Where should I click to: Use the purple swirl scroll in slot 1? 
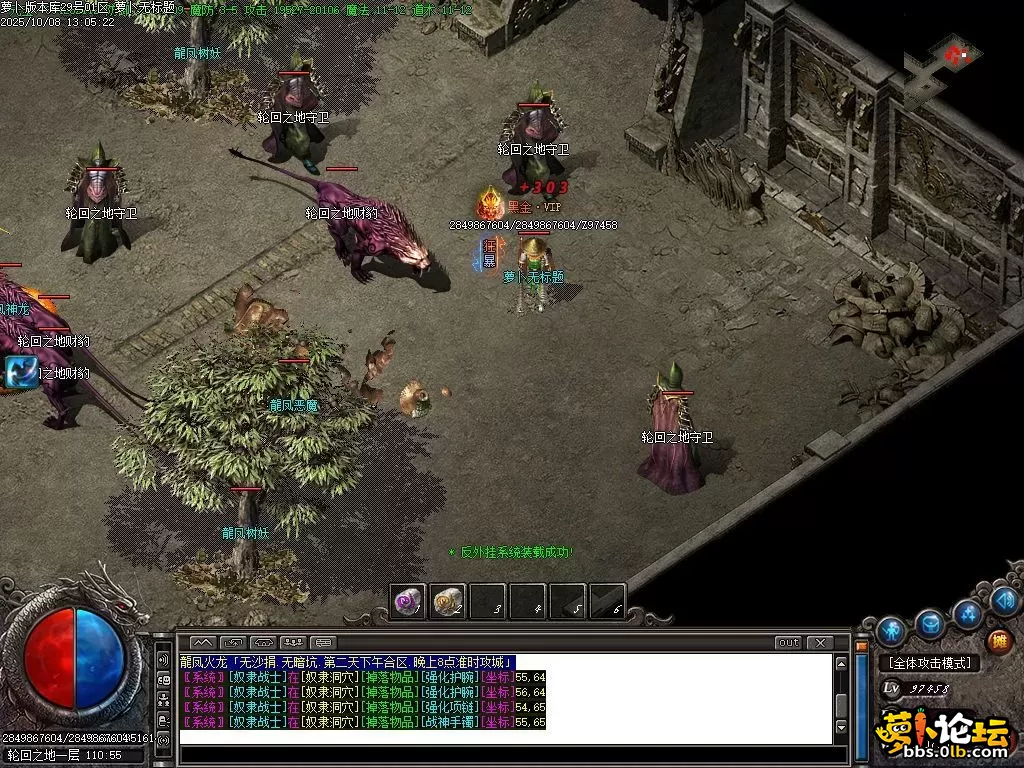pyautogui.click(x=407, y=601)
